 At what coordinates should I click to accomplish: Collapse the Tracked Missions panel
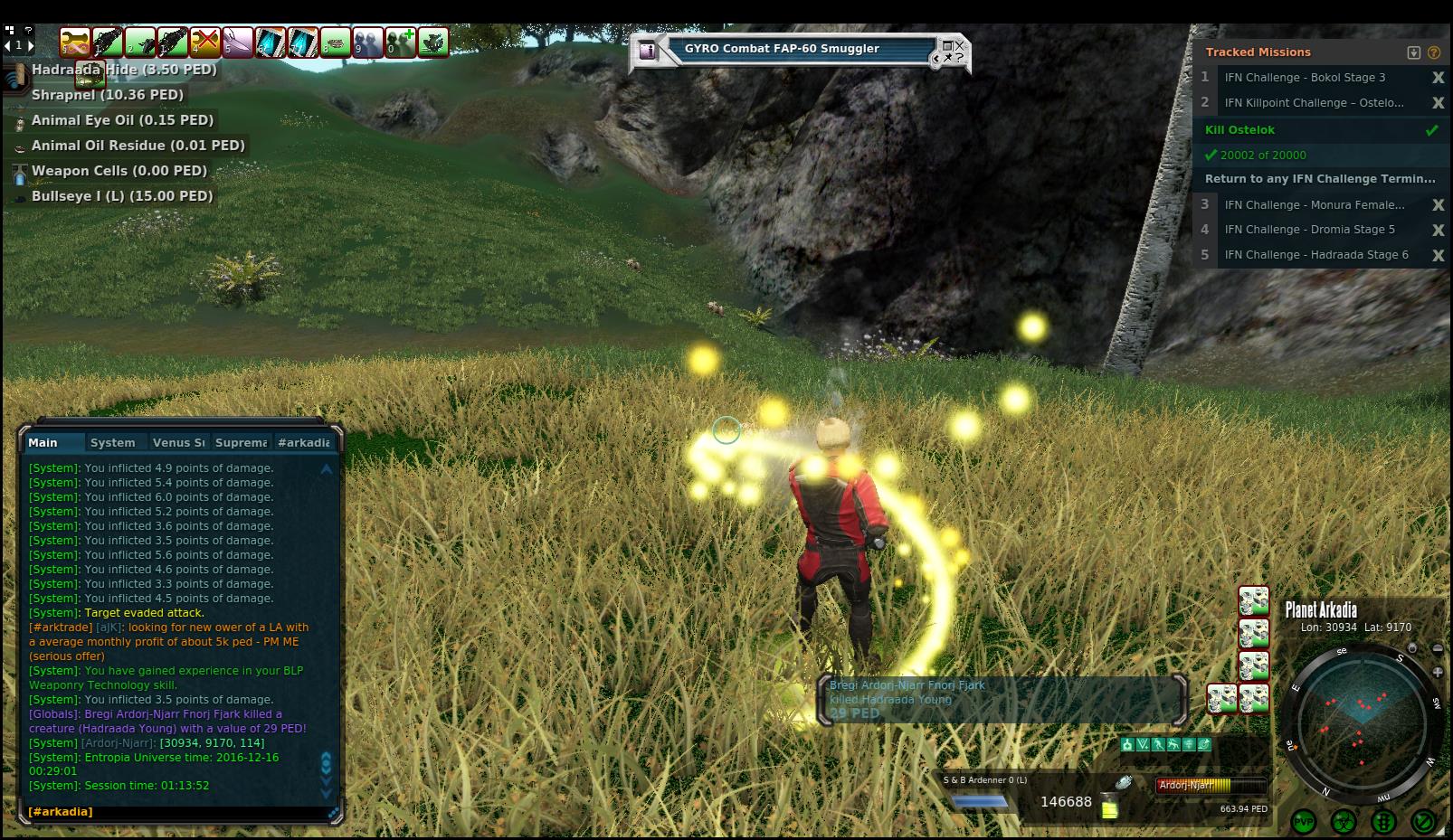tap(1414, 52)
